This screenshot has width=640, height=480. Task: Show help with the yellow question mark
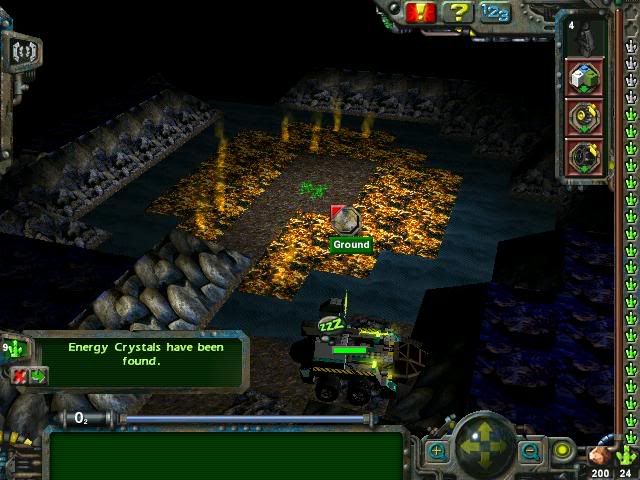point(457,12)
